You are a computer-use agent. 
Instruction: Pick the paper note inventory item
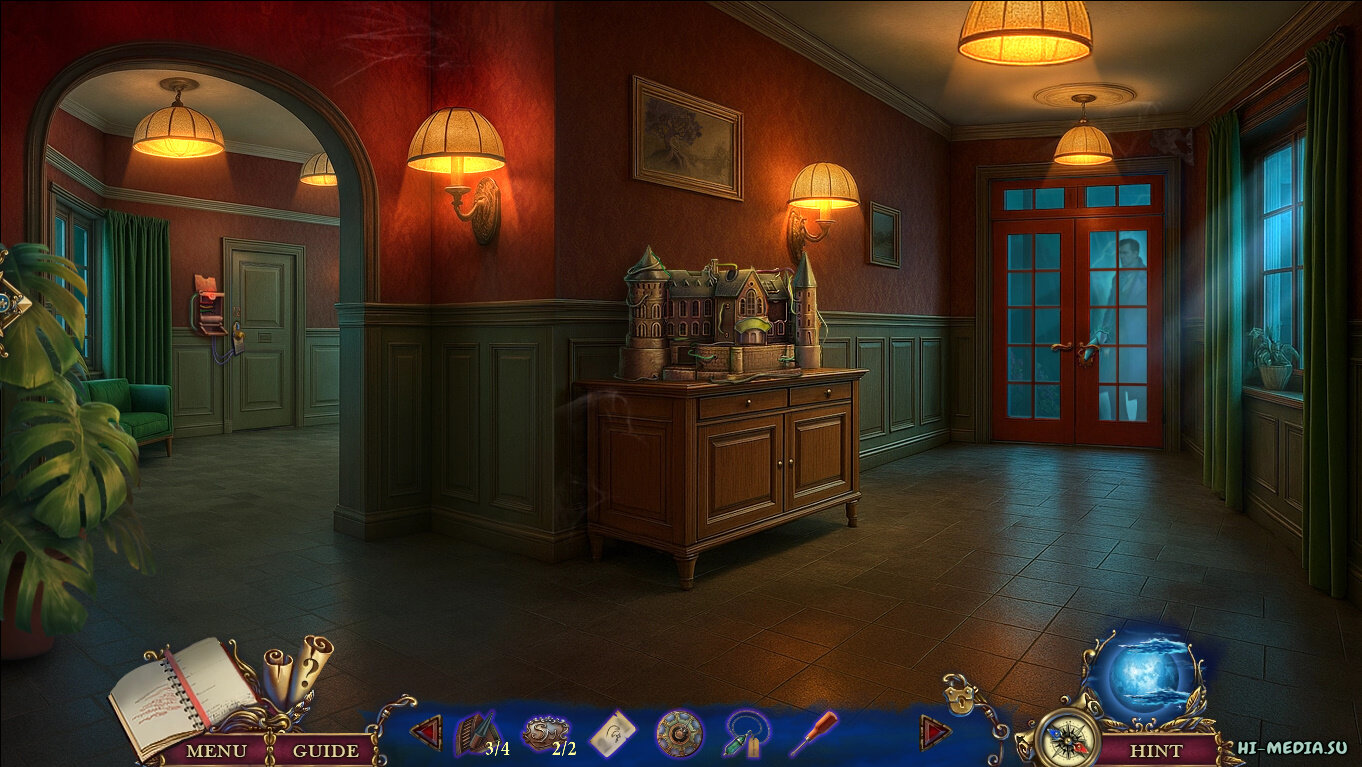click(612, 735)
